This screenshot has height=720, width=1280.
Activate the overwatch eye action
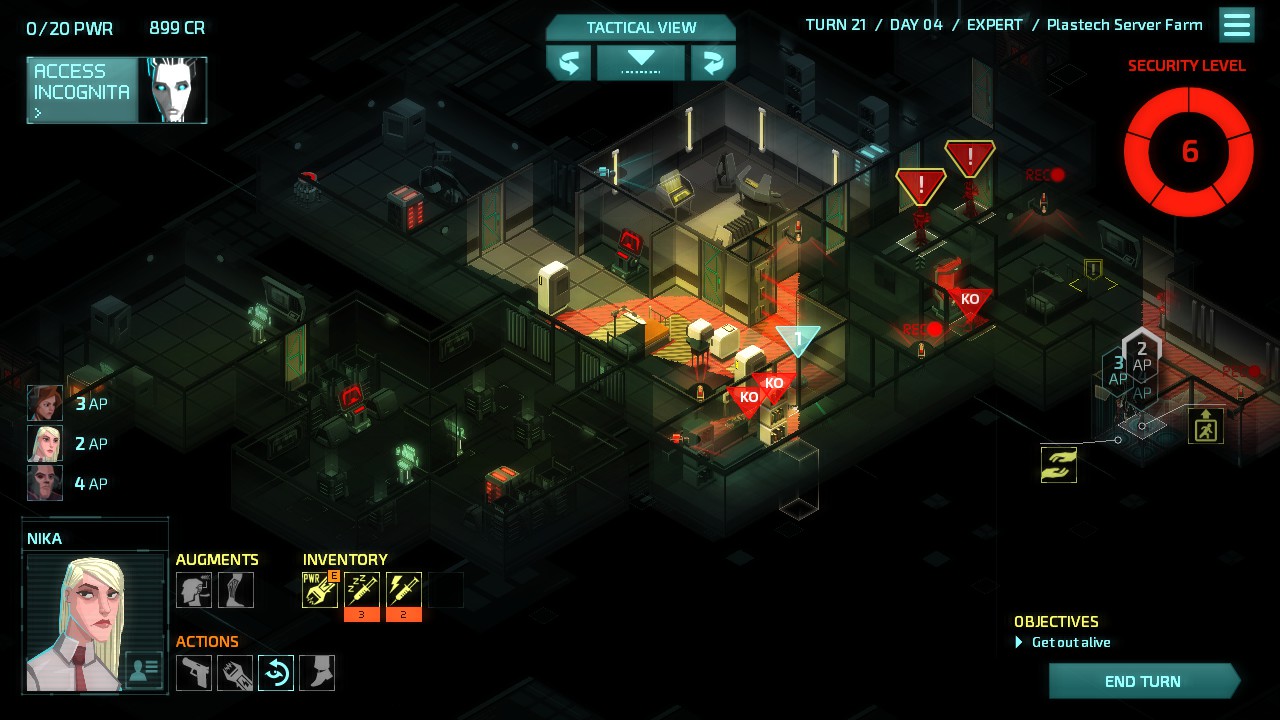pos(276,673)
